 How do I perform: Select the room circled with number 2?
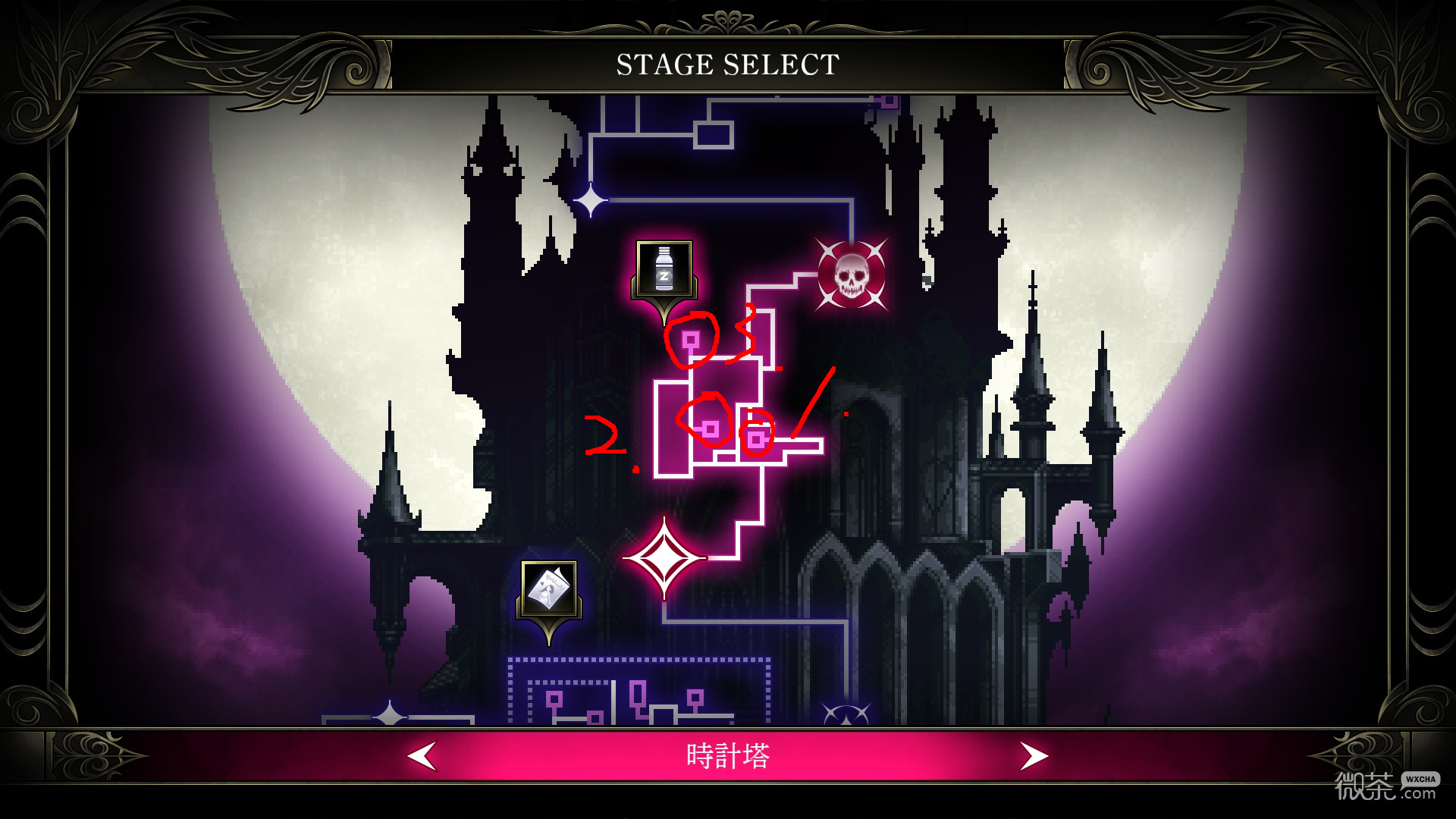tap(710, 428)
